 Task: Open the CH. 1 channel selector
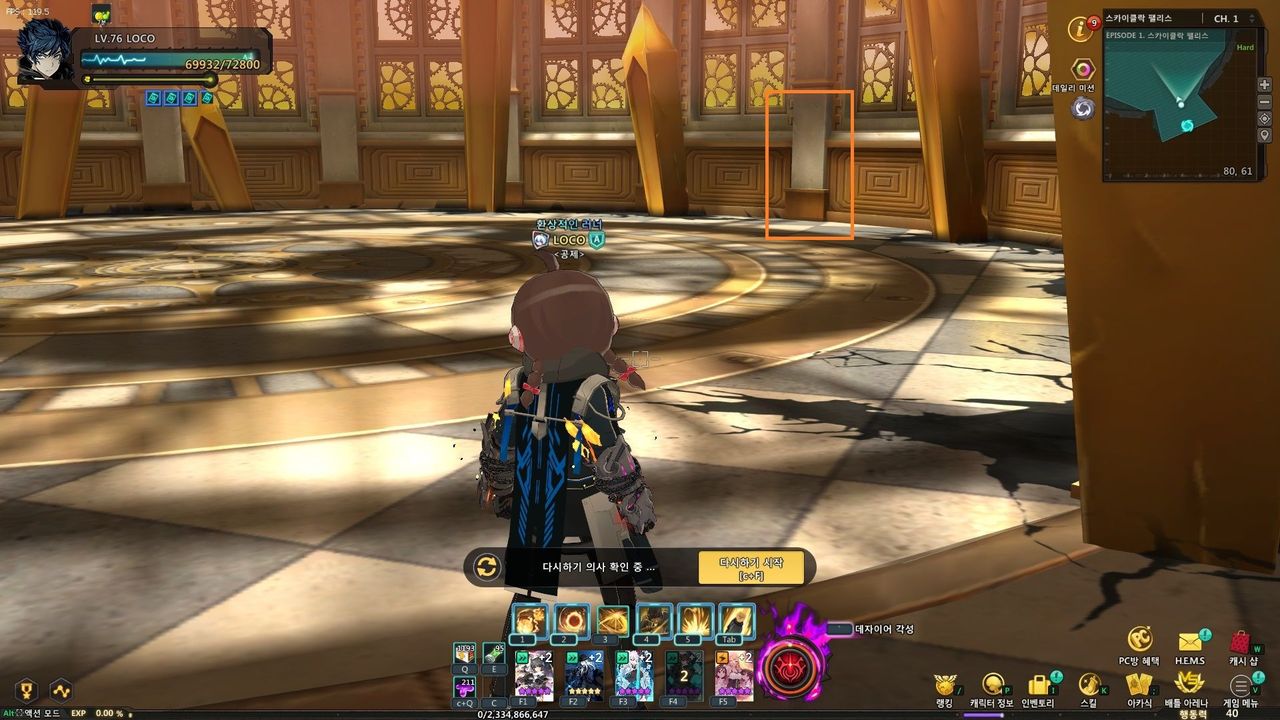pyautogui.click(x=1225, y=19)
